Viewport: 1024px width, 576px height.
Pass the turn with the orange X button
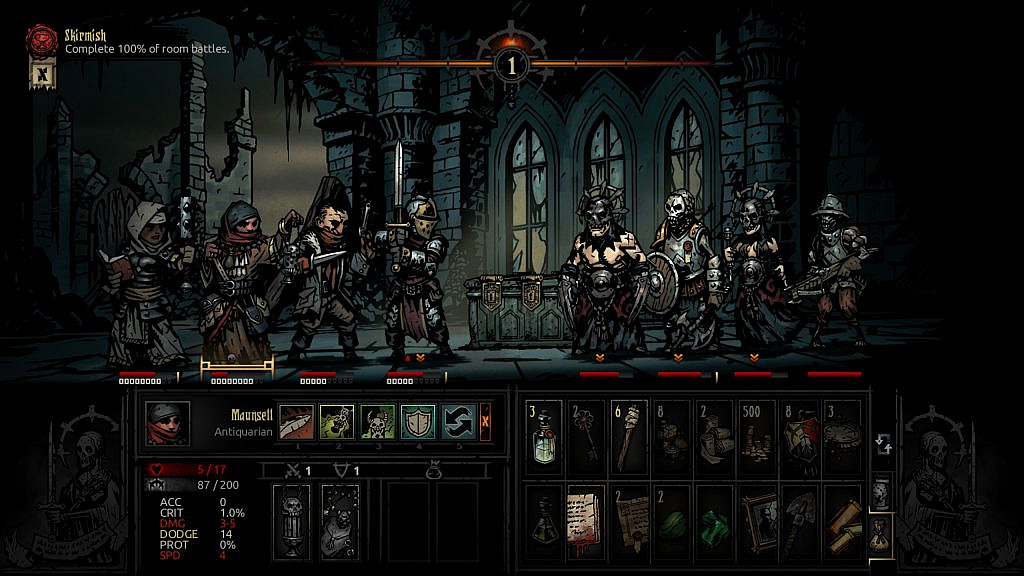pyautogui.click(x=486, y=421)
